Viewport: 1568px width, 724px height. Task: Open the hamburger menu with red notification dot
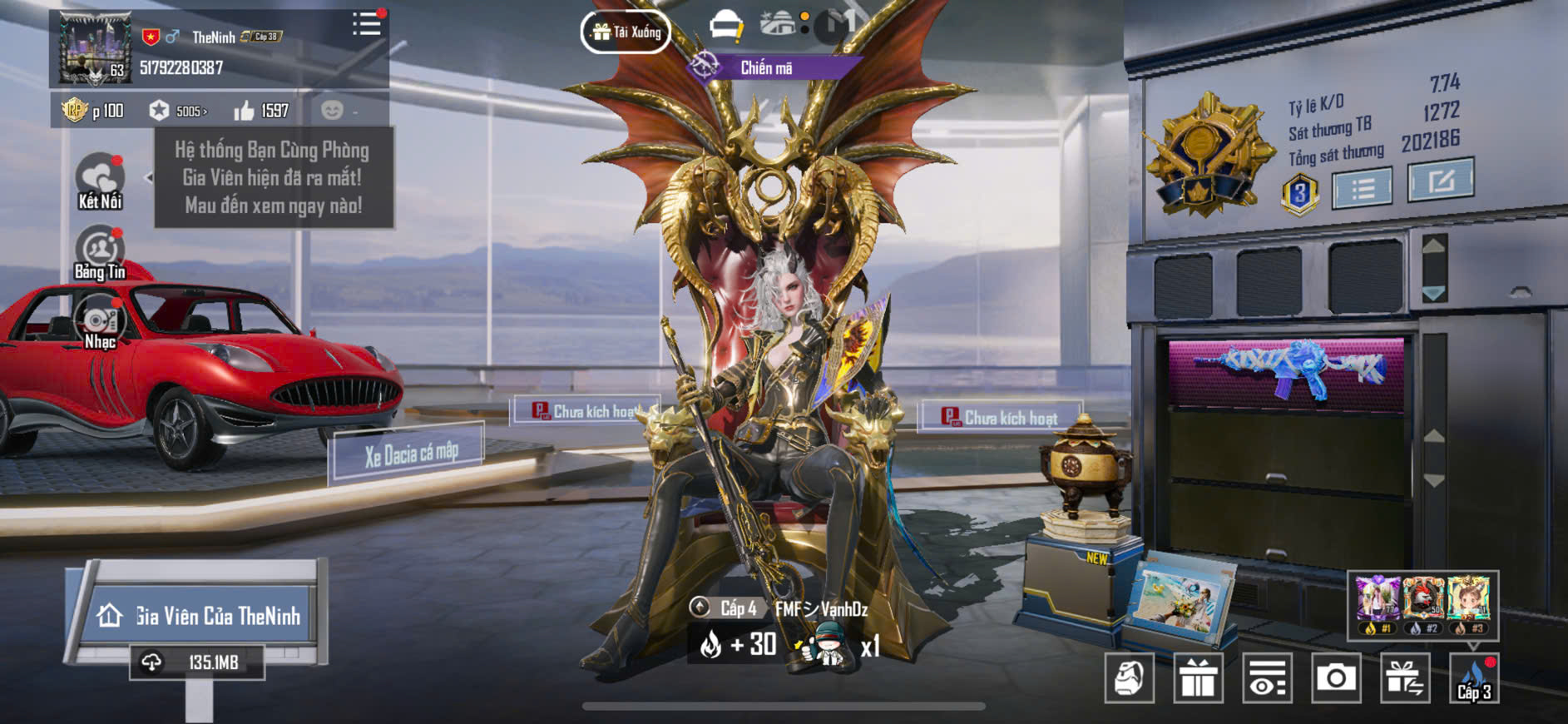[x=366, y=24]
